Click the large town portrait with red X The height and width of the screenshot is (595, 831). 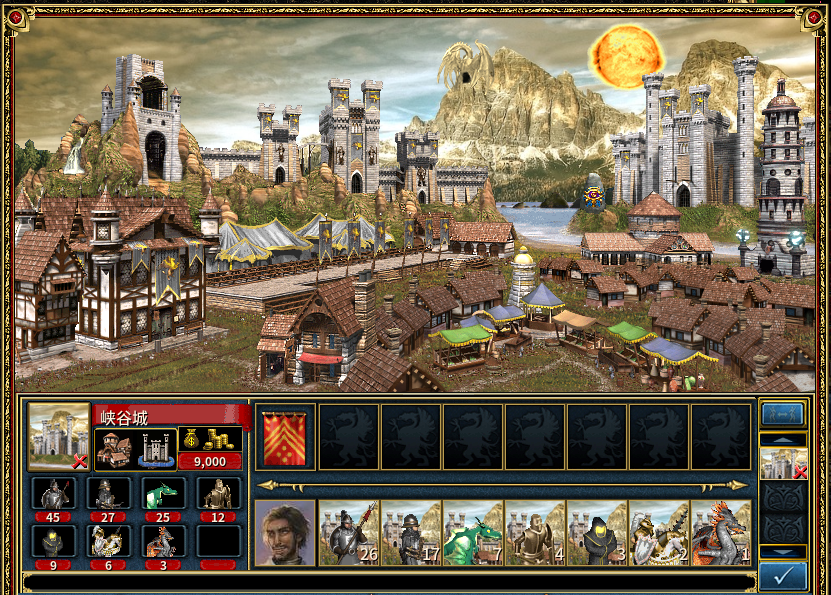coord(58,436)
